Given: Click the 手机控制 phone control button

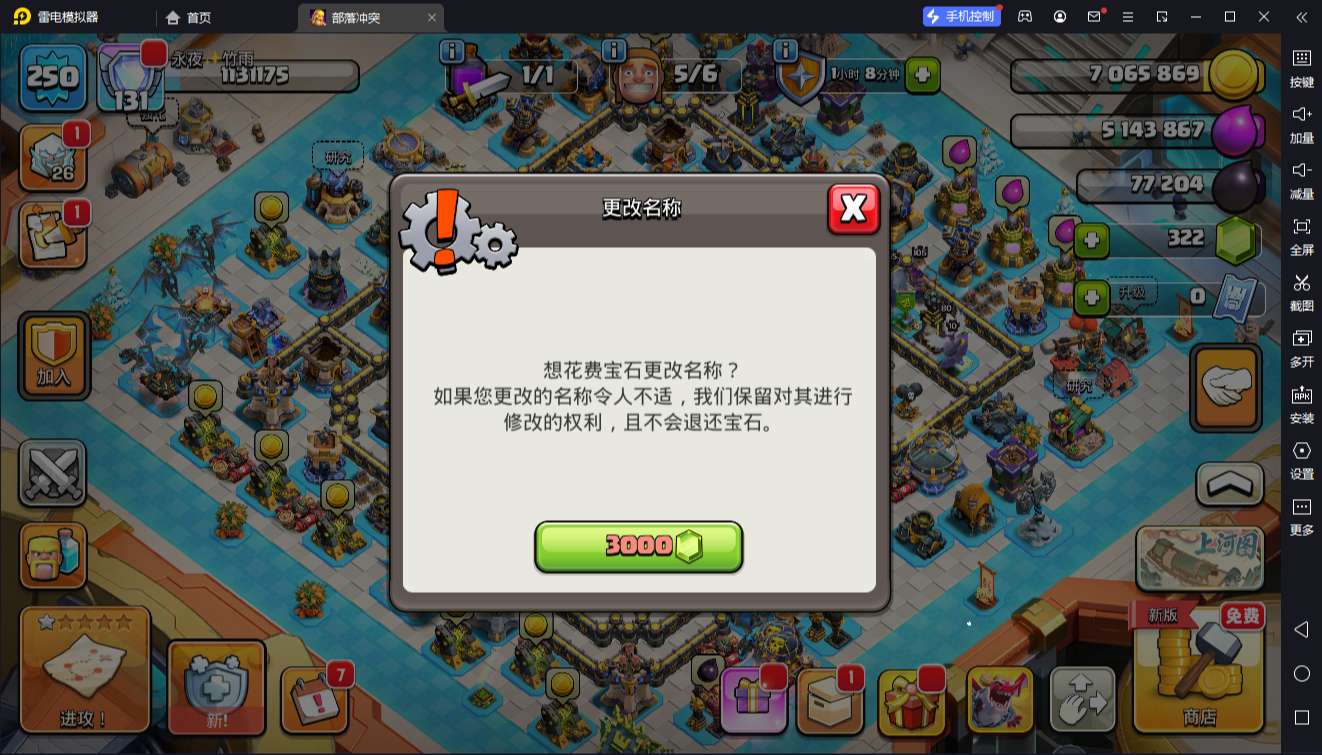Looking at the screenshot, I should (x=961, y=16).
